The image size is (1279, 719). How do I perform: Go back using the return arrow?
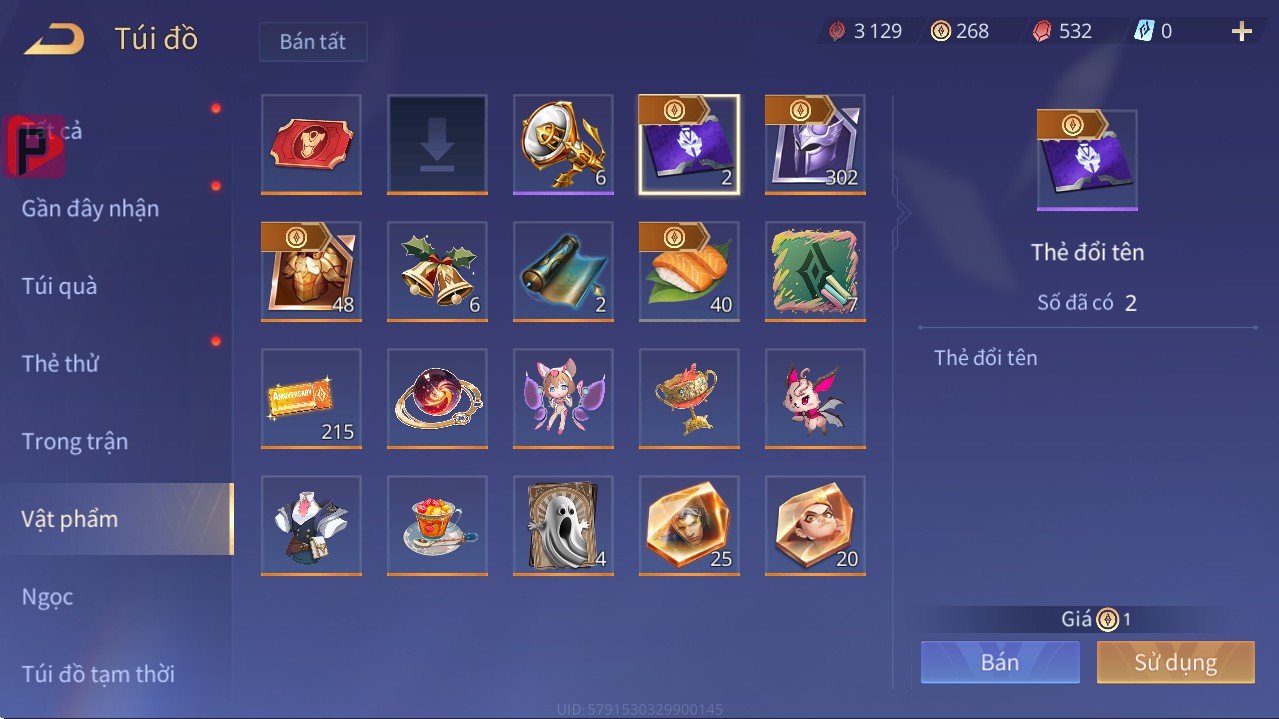click(x=54, y=39)
